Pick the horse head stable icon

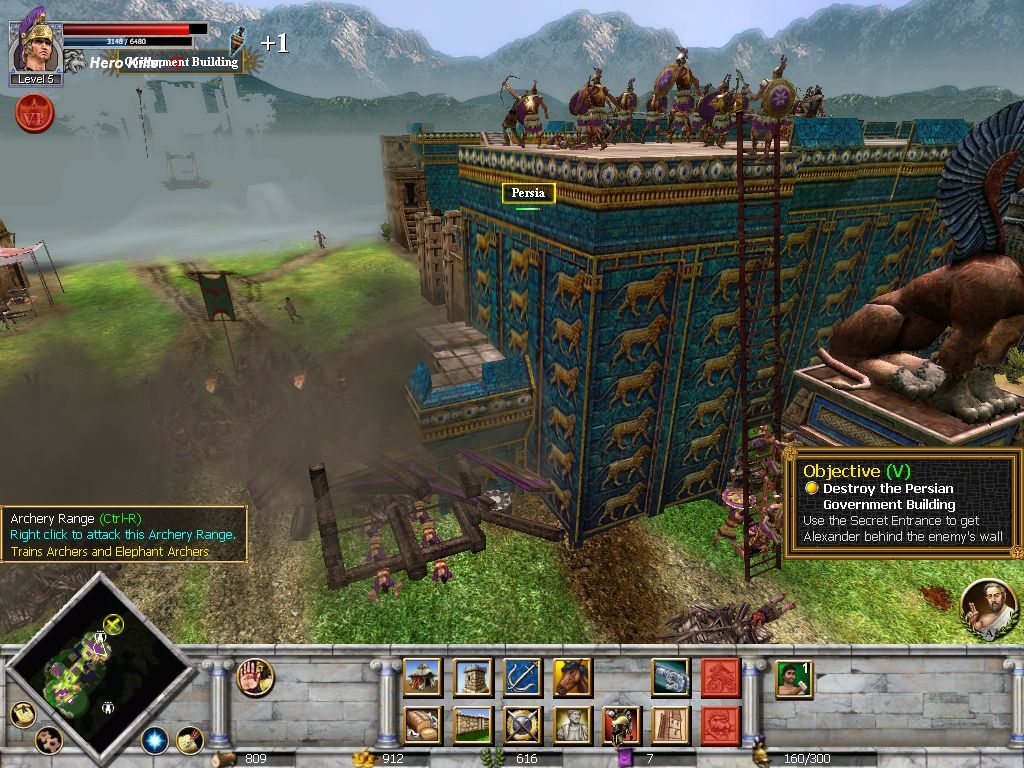(x=571, y=677)
